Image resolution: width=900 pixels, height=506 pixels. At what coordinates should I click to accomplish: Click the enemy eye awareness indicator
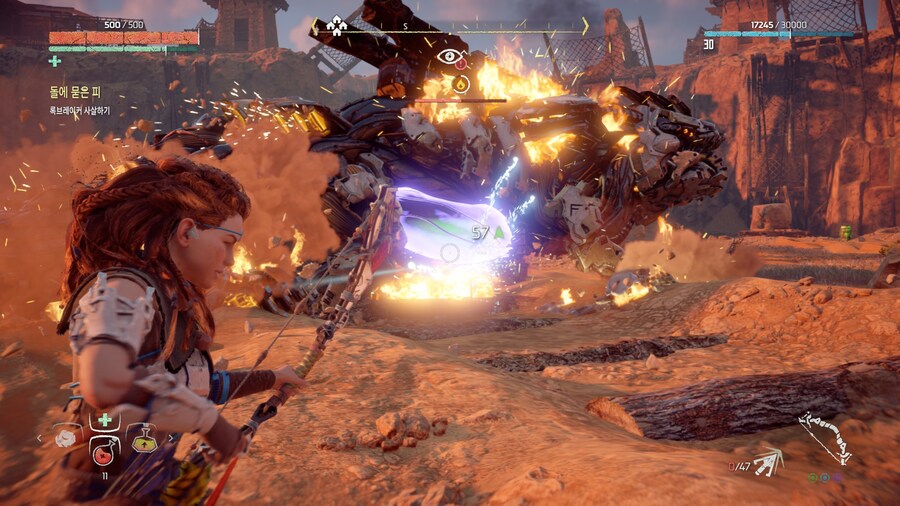[451, 57]
